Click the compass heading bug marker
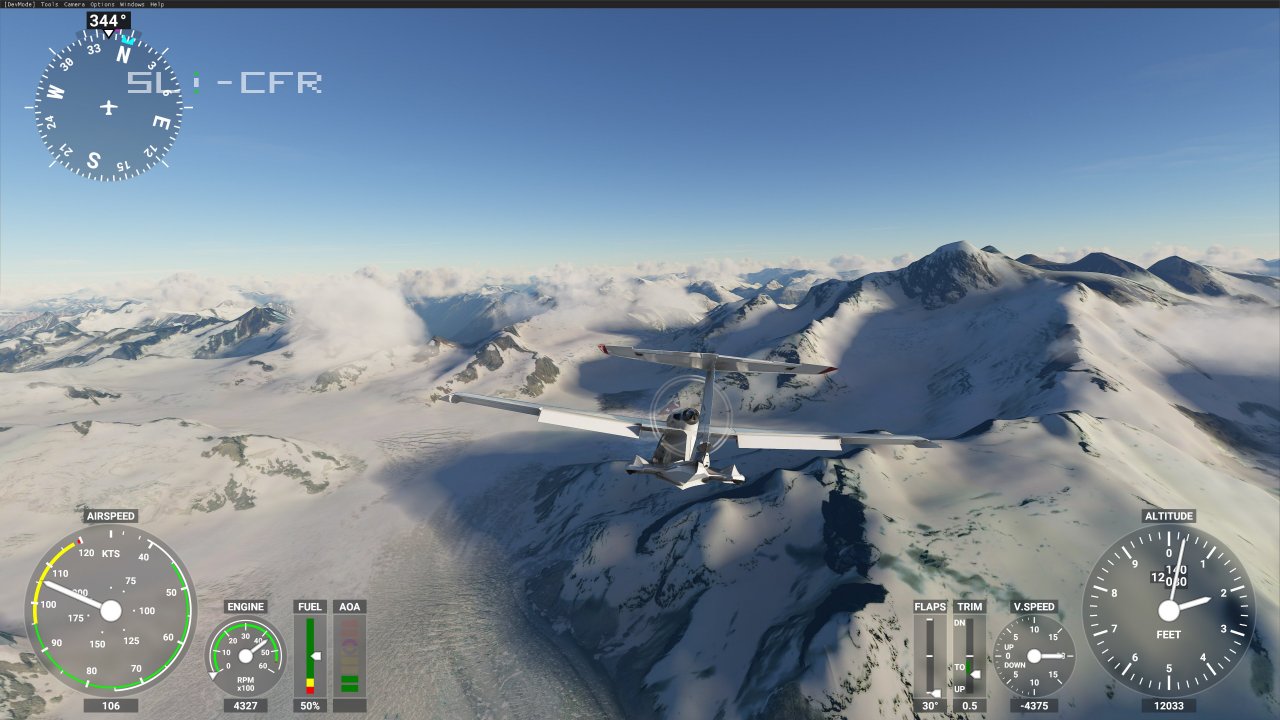This screenshot has width=1280, height=720. point(127,43)
